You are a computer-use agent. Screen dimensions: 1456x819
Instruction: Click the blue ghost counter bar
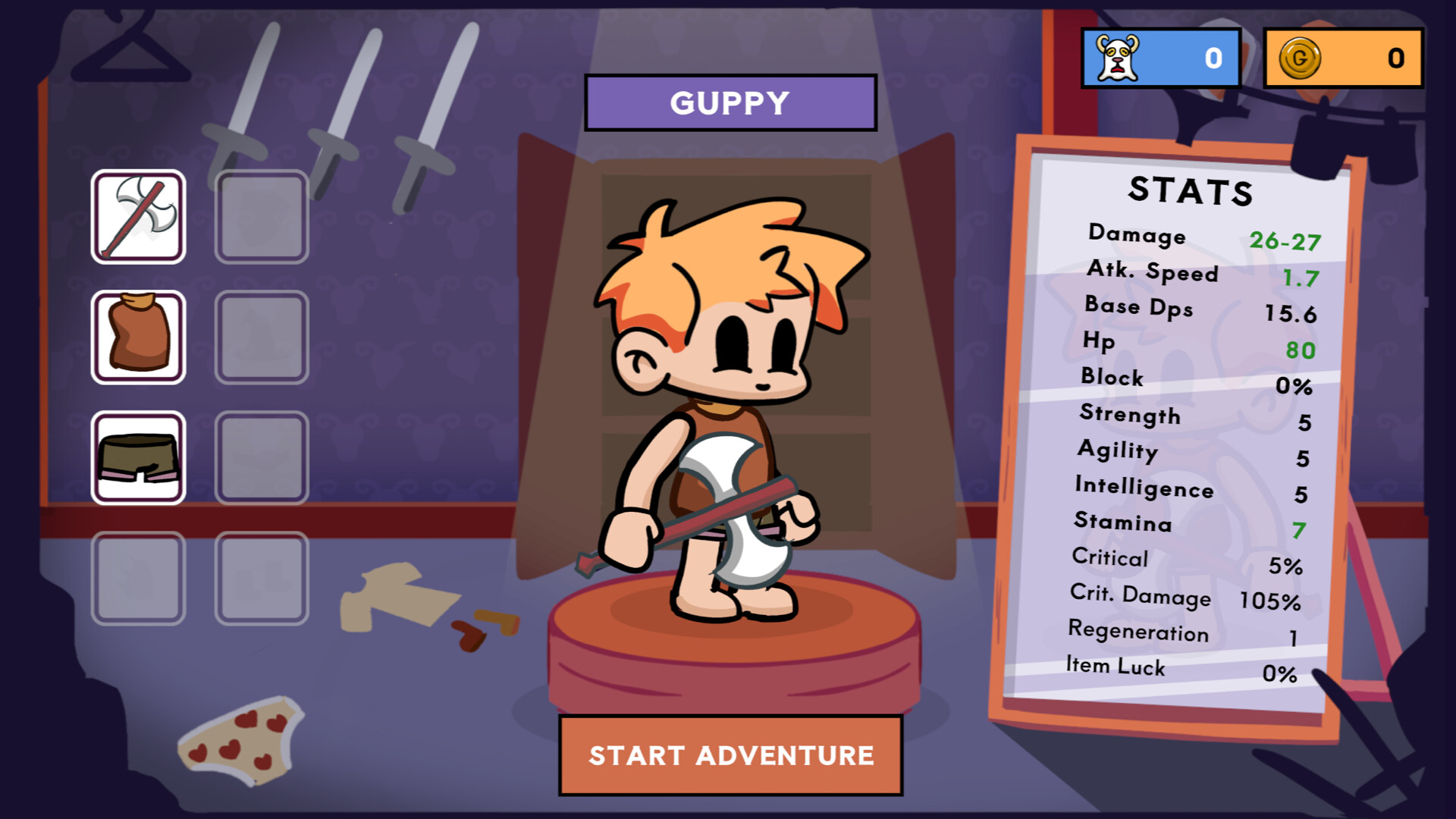click(x=1160, y=54)
